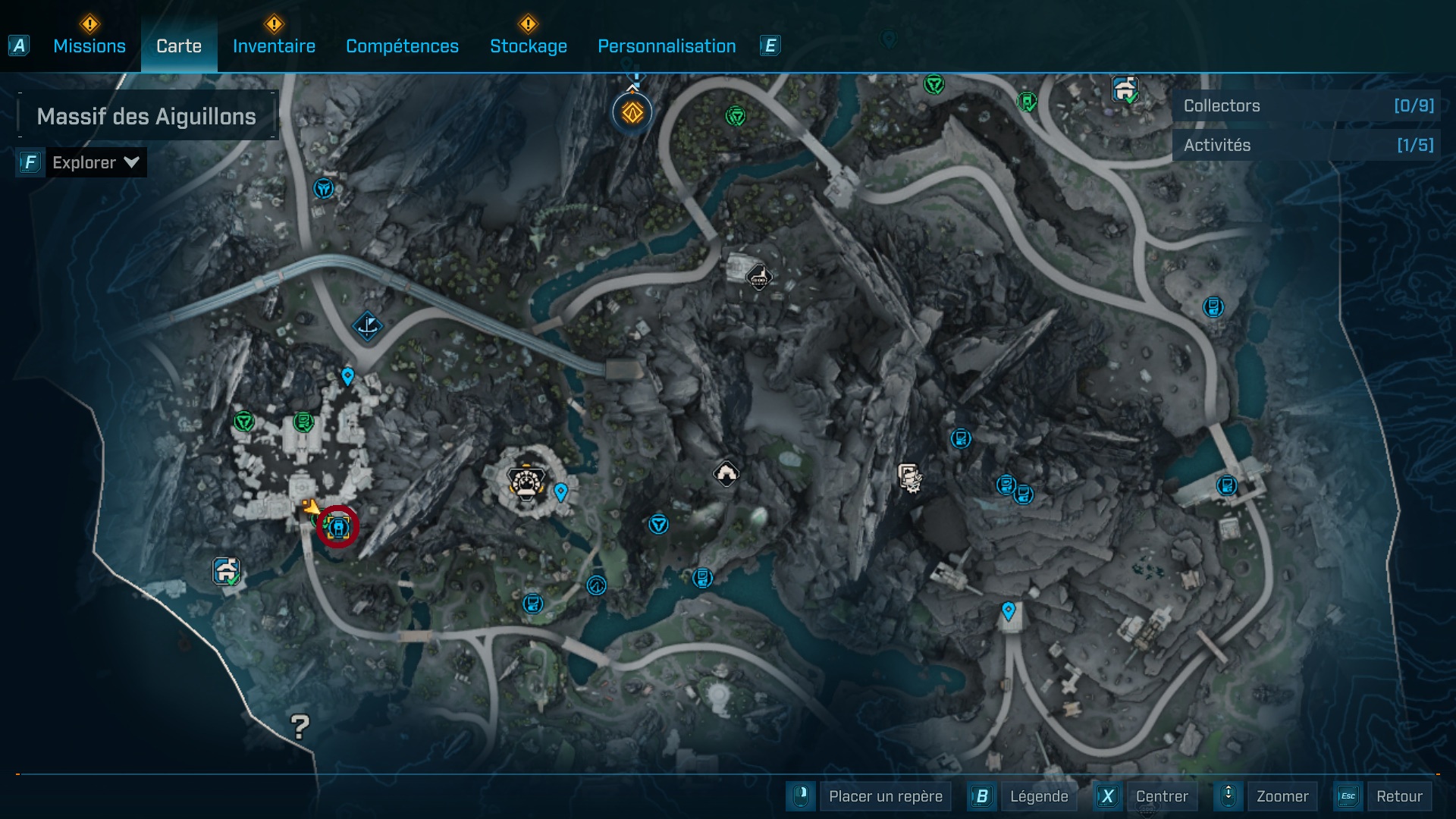This screenshot has height=819, width=1456.
Task: Click Retour to leave the map
Action: pos(1398,796)
